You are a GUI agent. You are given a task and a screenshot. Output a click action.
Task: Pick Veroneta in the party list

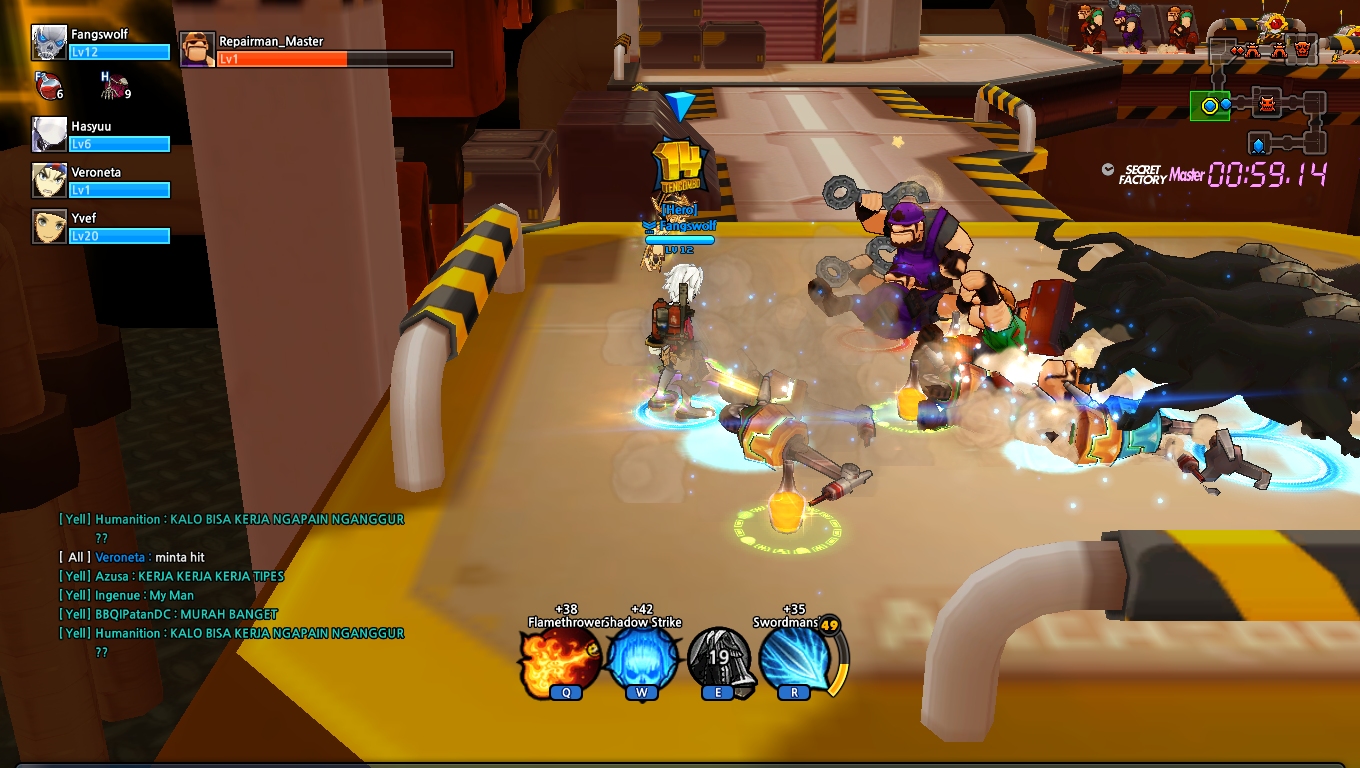[x=49, y=180]
